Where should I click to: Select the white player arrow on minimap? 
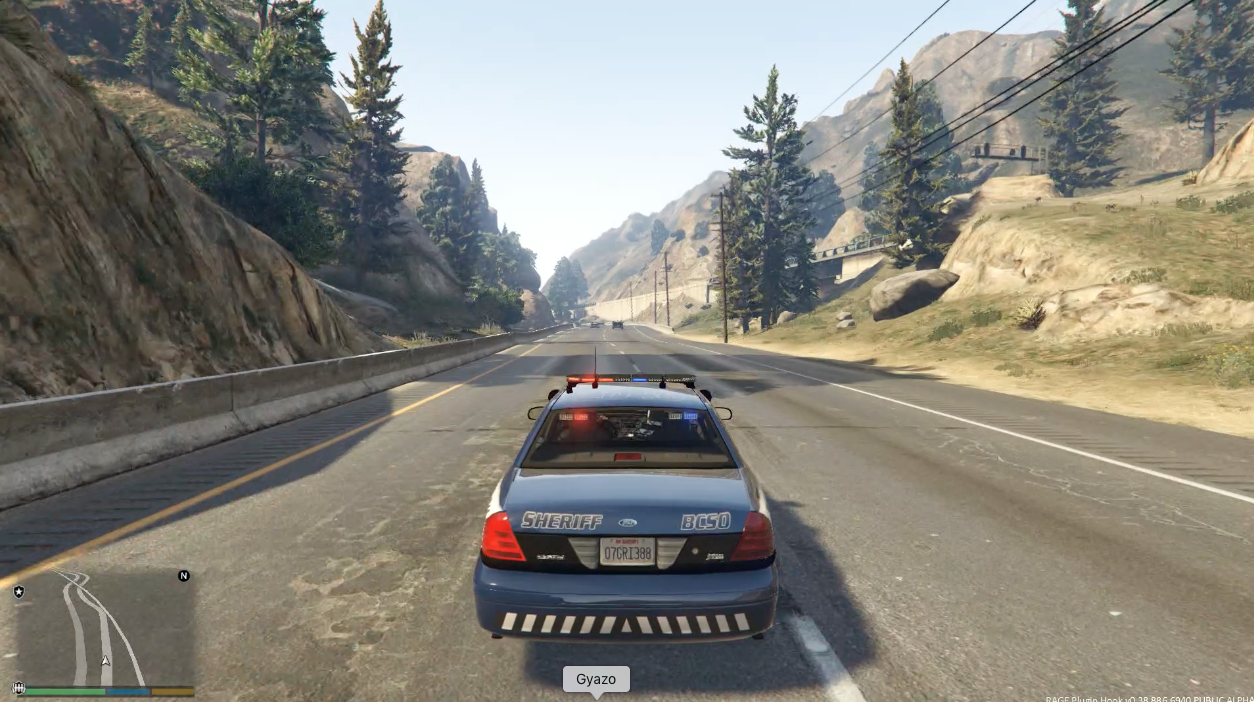[105, 661]
